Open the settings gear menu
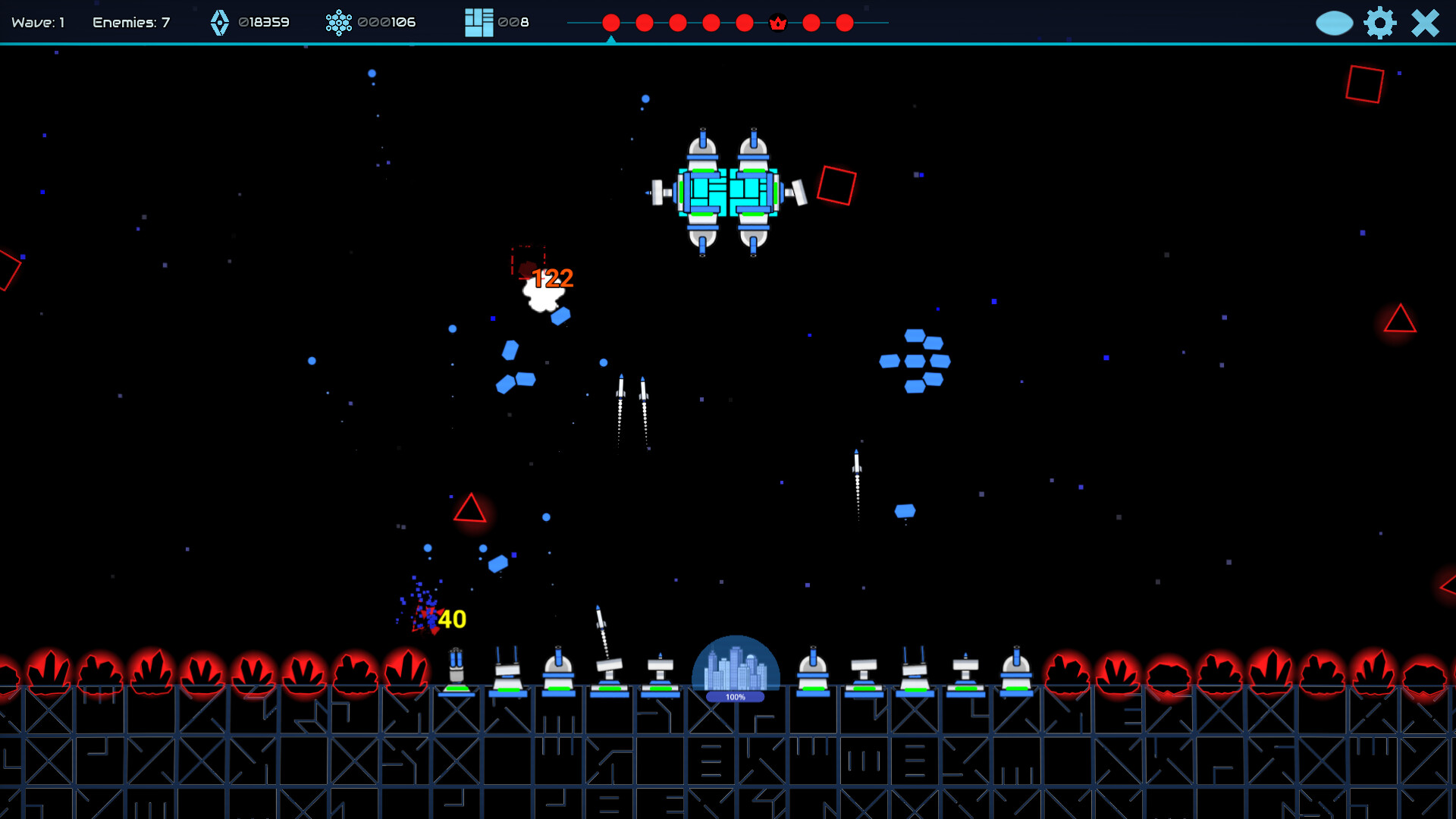 [1380, 23]
